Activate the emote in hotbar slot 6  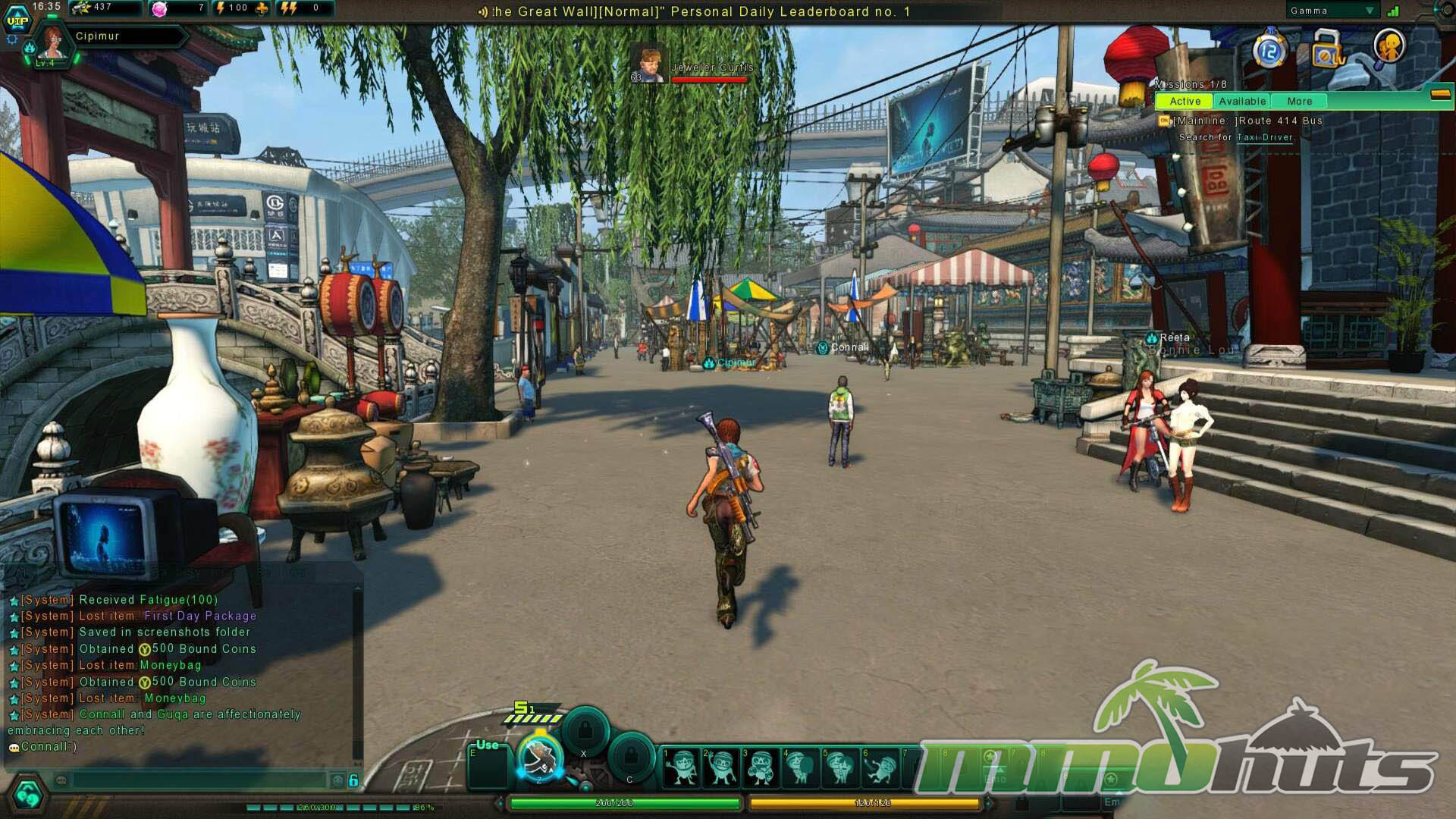coord(880,766)
